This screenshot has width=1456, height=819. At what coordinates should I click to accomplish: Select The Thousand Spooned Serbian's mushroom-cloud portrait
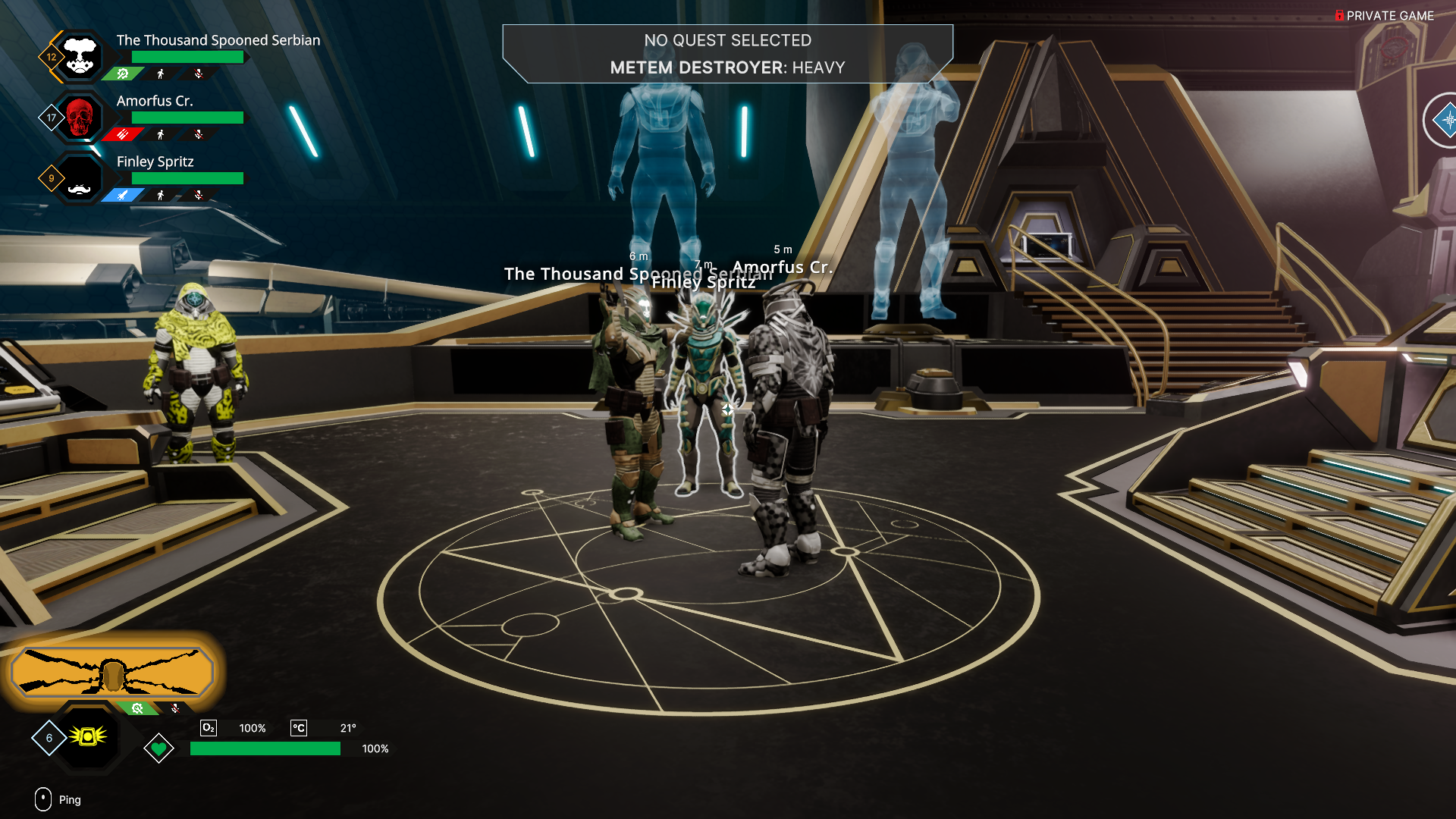pyautogui.click(x=80, y=57)
